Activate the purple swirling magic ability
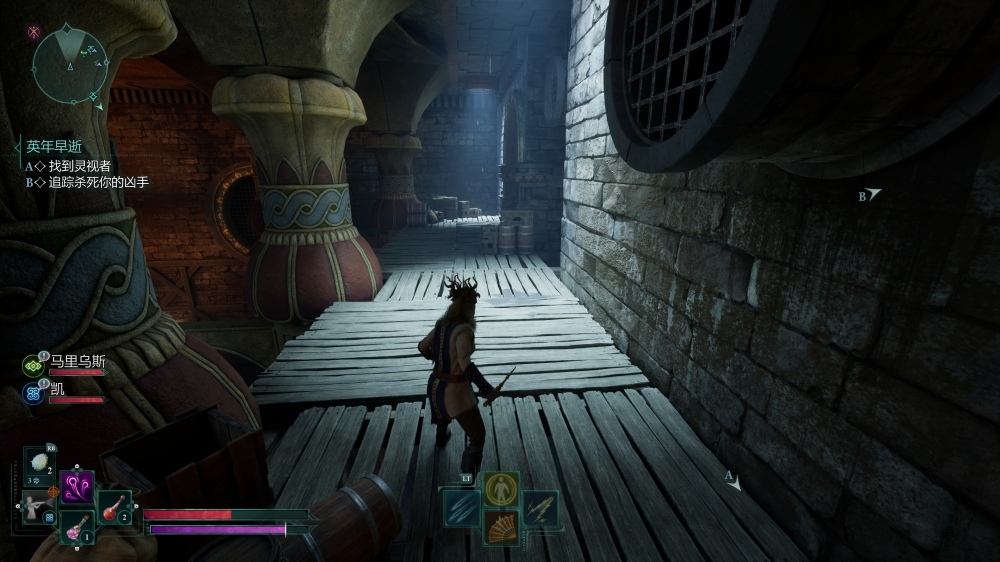Viewport: 1000px width, 562px height. click(77, 487)
